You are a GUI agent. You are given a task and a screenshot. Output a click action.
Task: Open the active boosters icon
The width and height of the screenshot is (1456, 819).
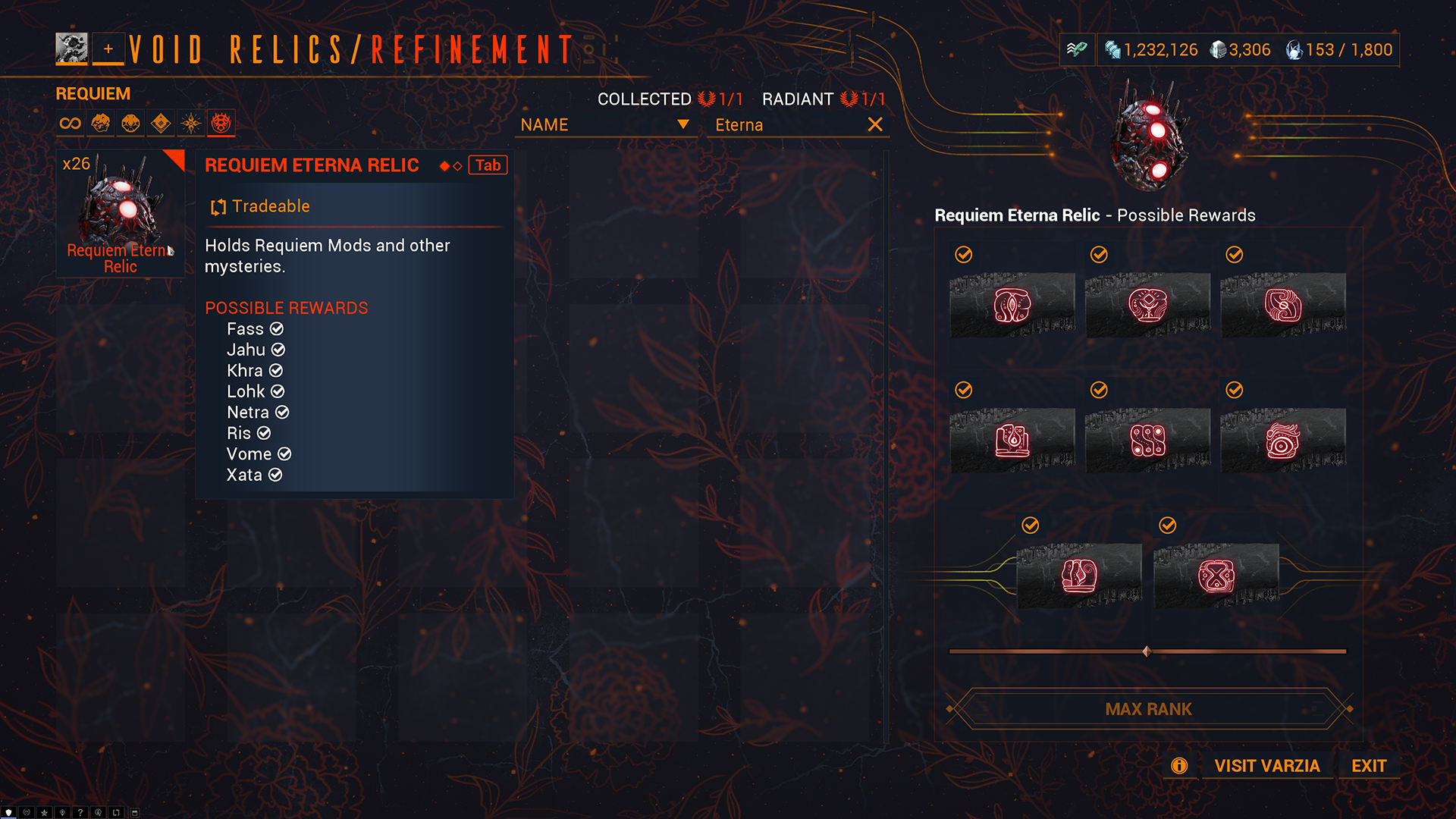(x=1077, y=50)
